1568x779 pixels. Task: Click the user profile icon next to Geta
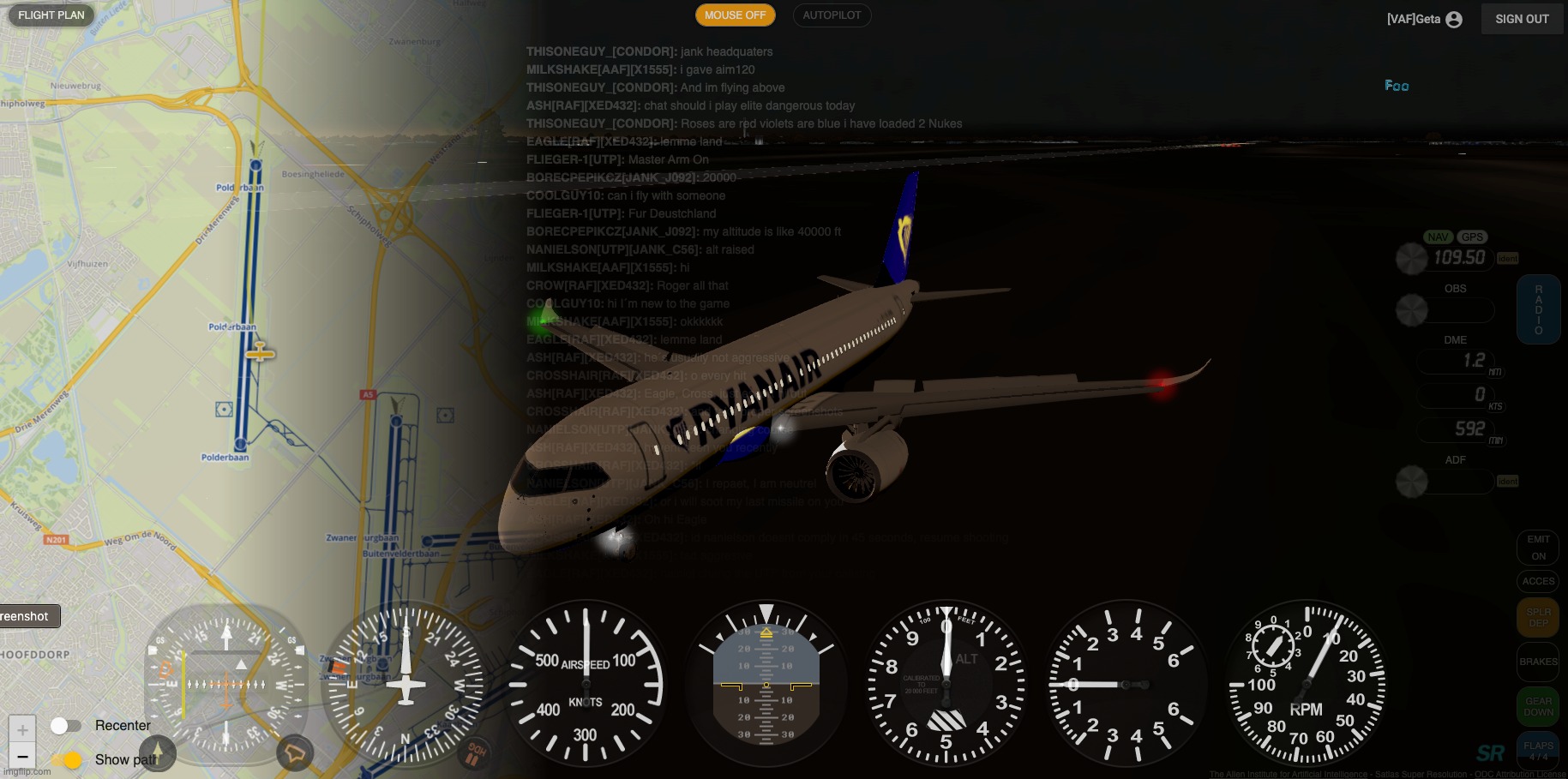coord(1452,19)
